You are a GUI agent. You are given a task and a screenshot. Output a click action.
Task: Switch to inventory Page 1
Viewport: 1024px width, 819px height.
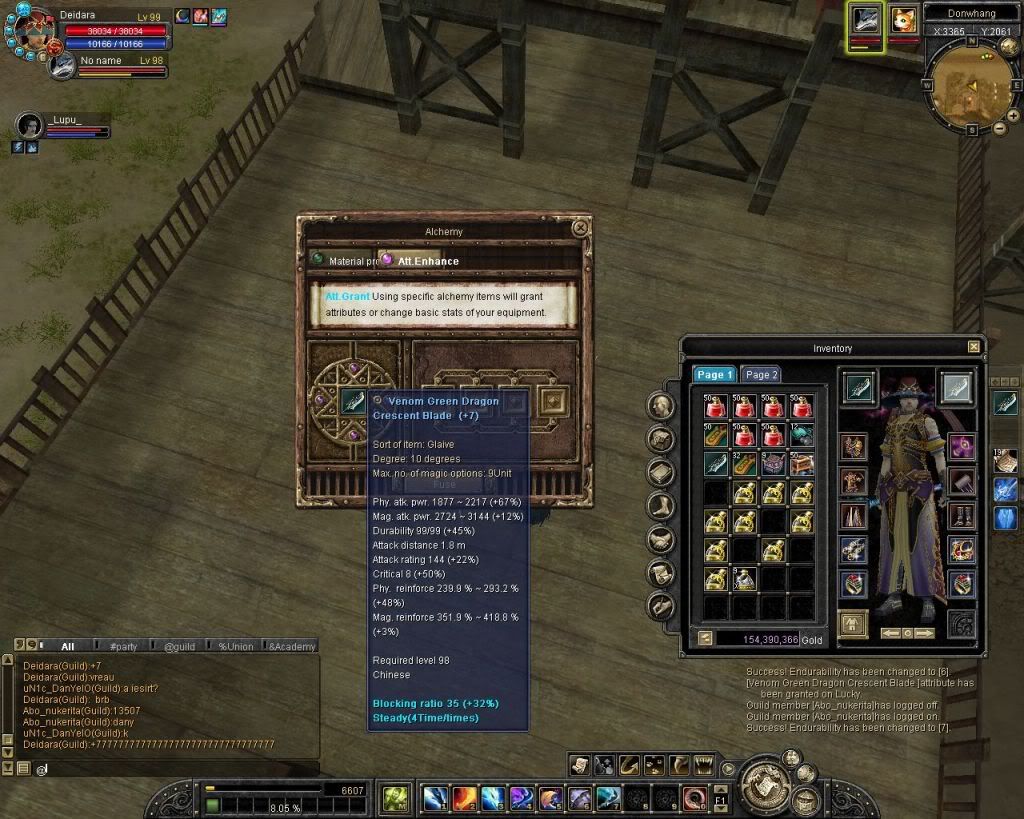pos(715,375)
